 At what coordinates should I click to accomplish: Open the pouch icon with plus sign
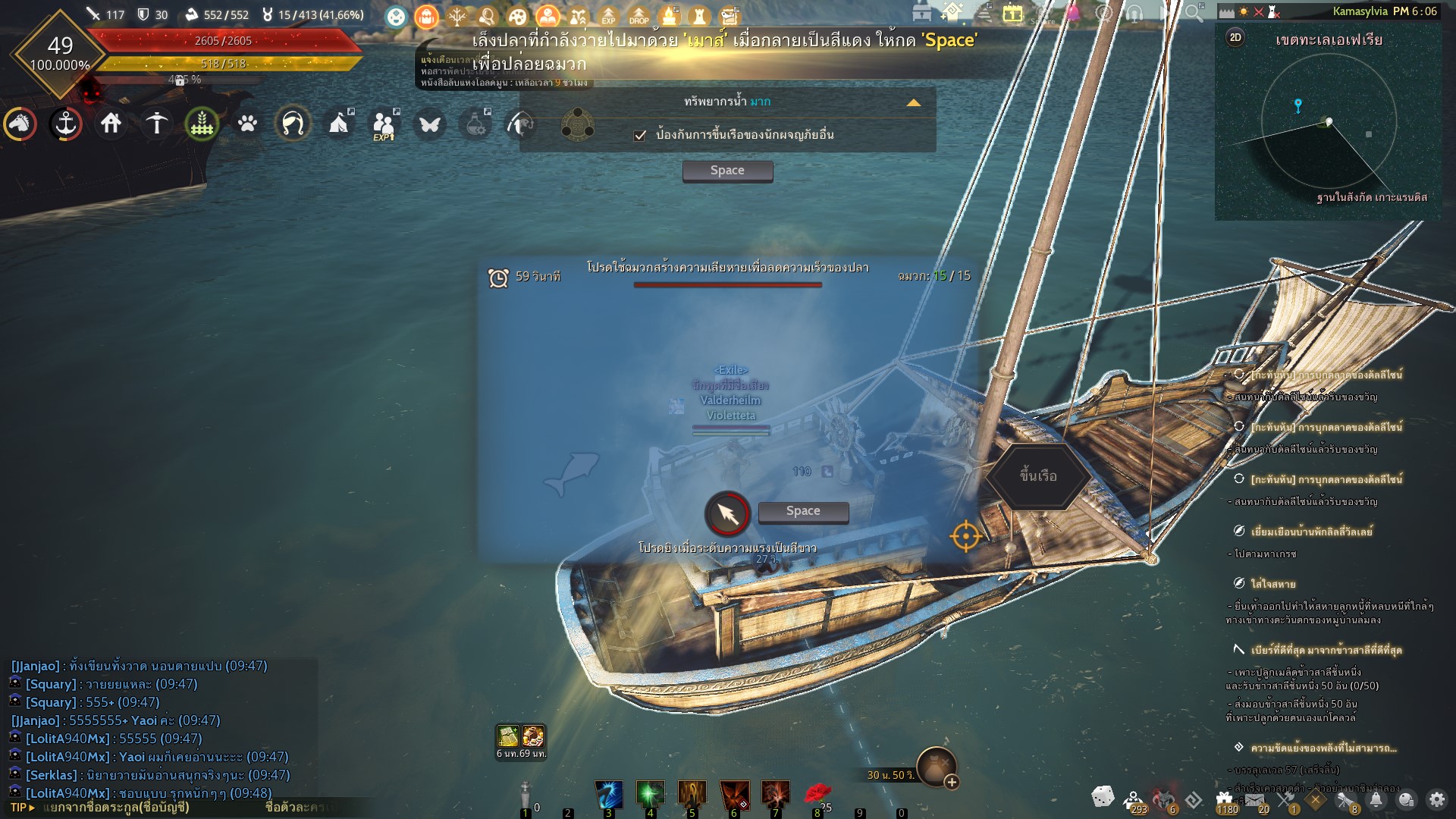click(937, 766)
